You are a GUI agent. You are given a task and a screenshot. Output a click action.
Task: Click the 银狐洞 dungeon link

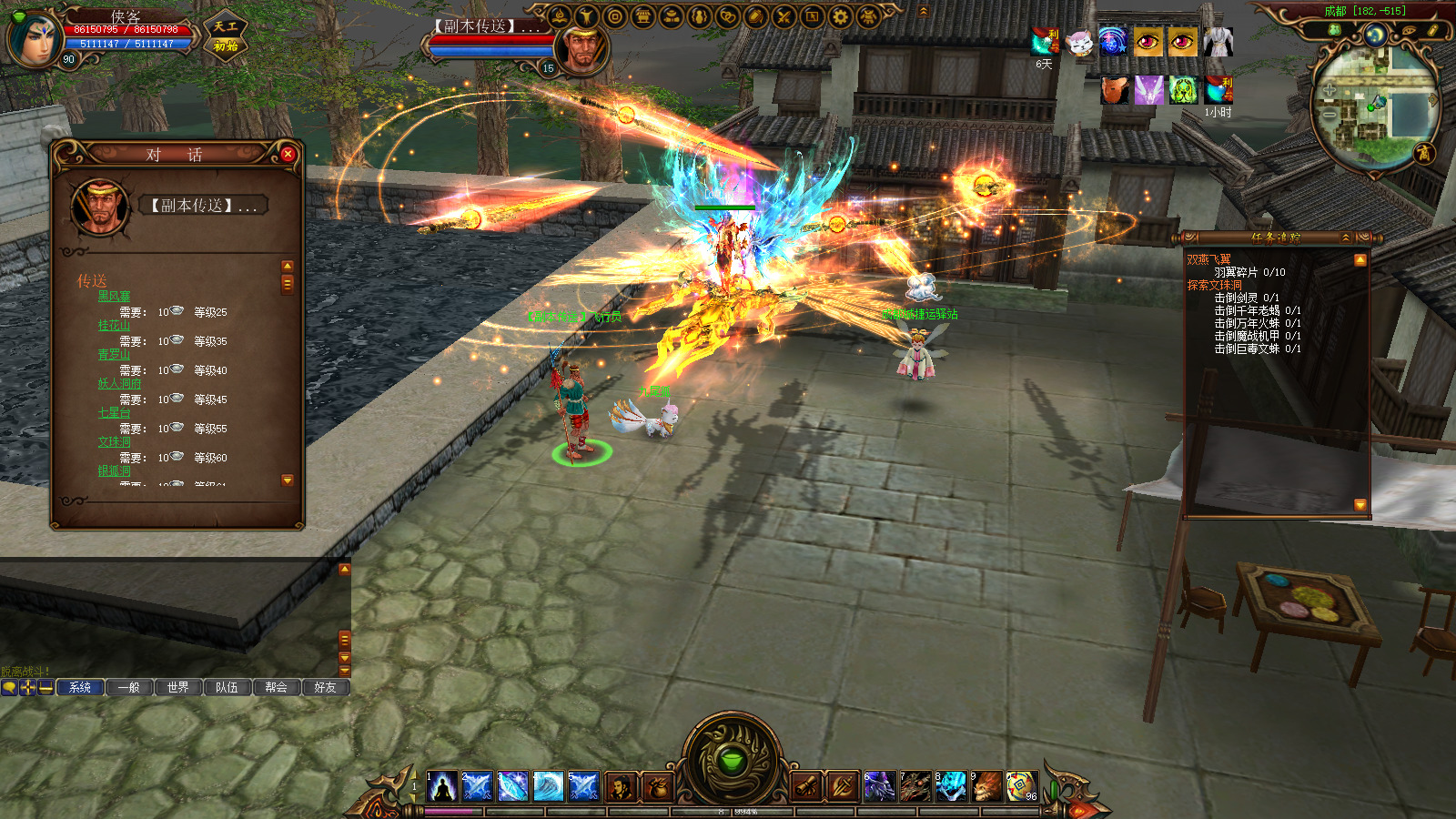(x=115, y=471)
